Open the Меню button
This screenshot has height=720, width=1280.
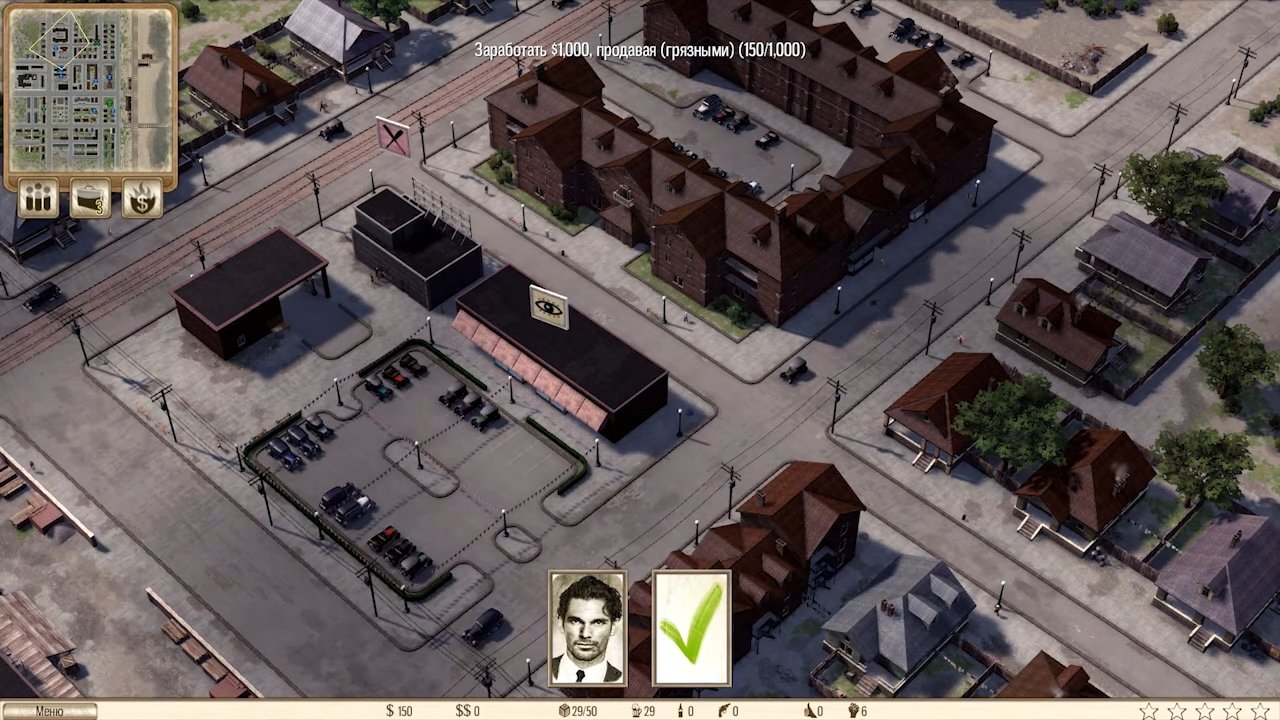click(x=49, y=711)
